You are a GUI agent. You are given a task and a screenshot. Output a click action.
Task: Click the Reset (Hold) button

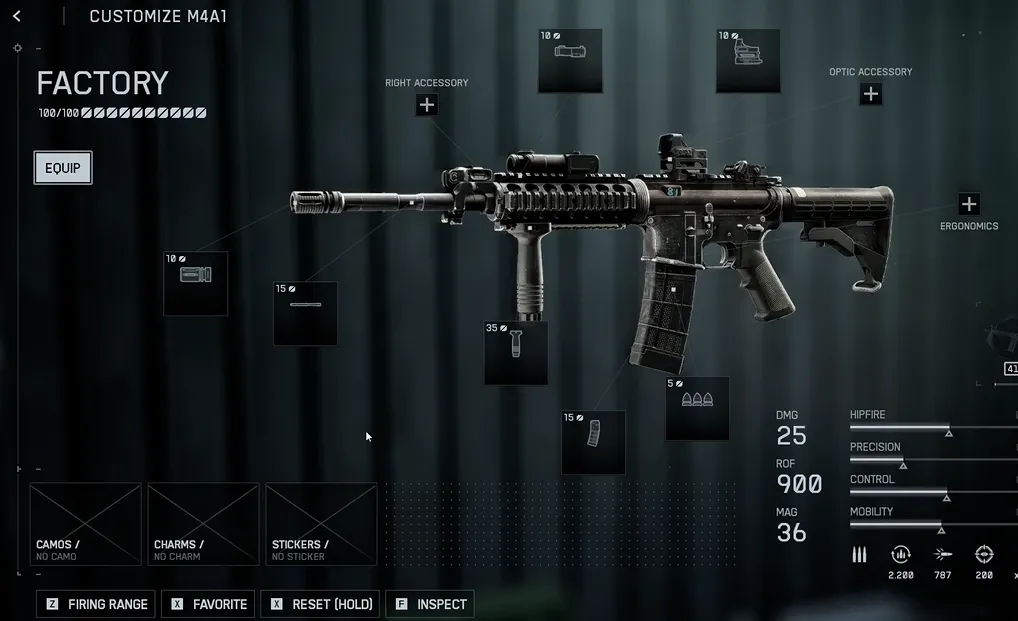(320, 604)
